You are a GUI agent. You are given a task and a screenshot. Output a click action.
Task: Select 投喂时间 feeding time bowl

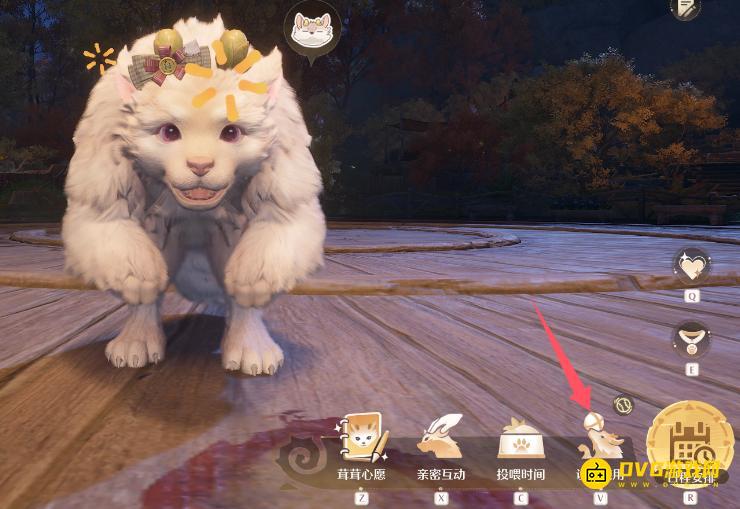(x=520, y=438)
